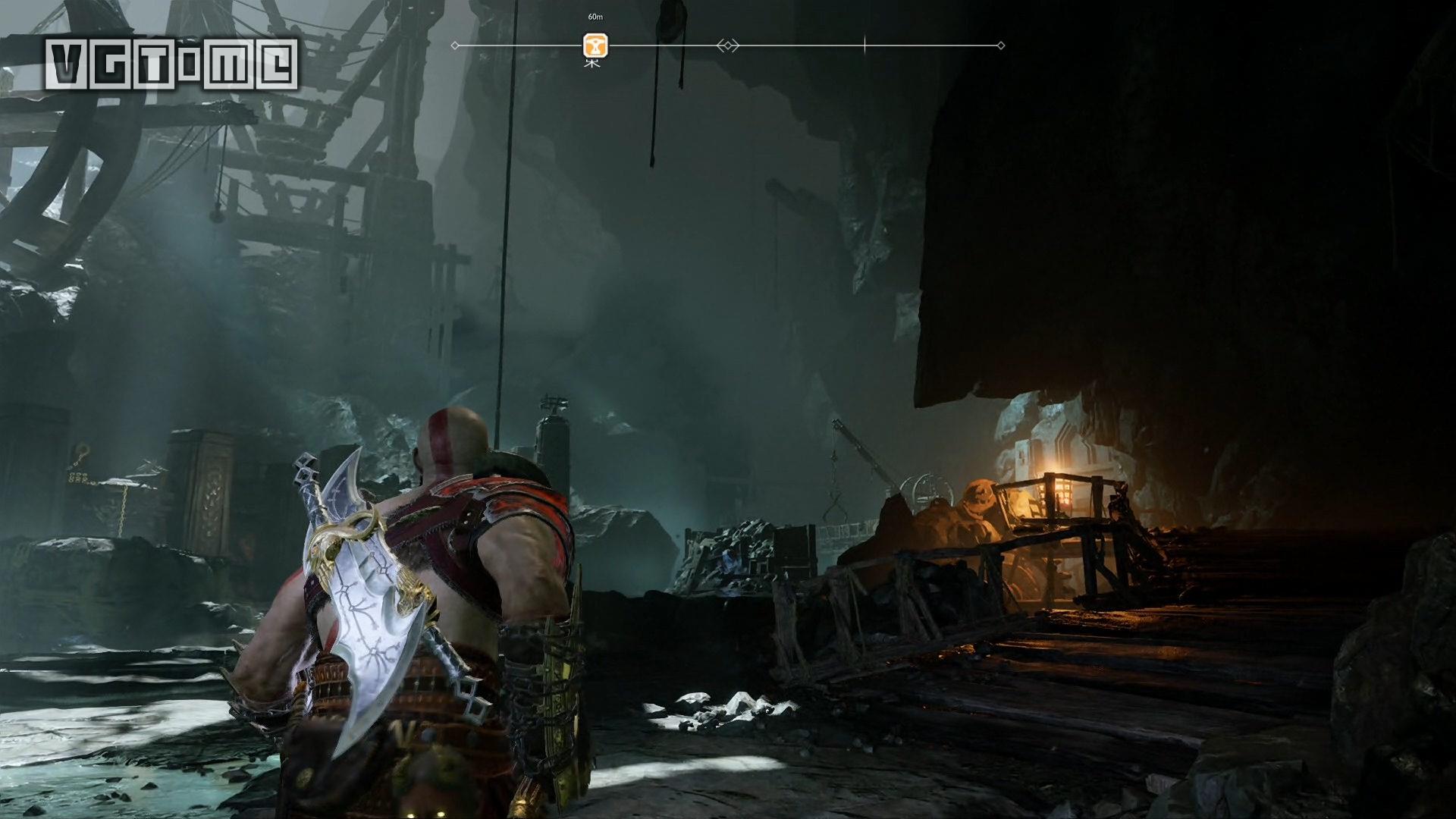Click the VGTime watermark logo

[x=172, y=65]
